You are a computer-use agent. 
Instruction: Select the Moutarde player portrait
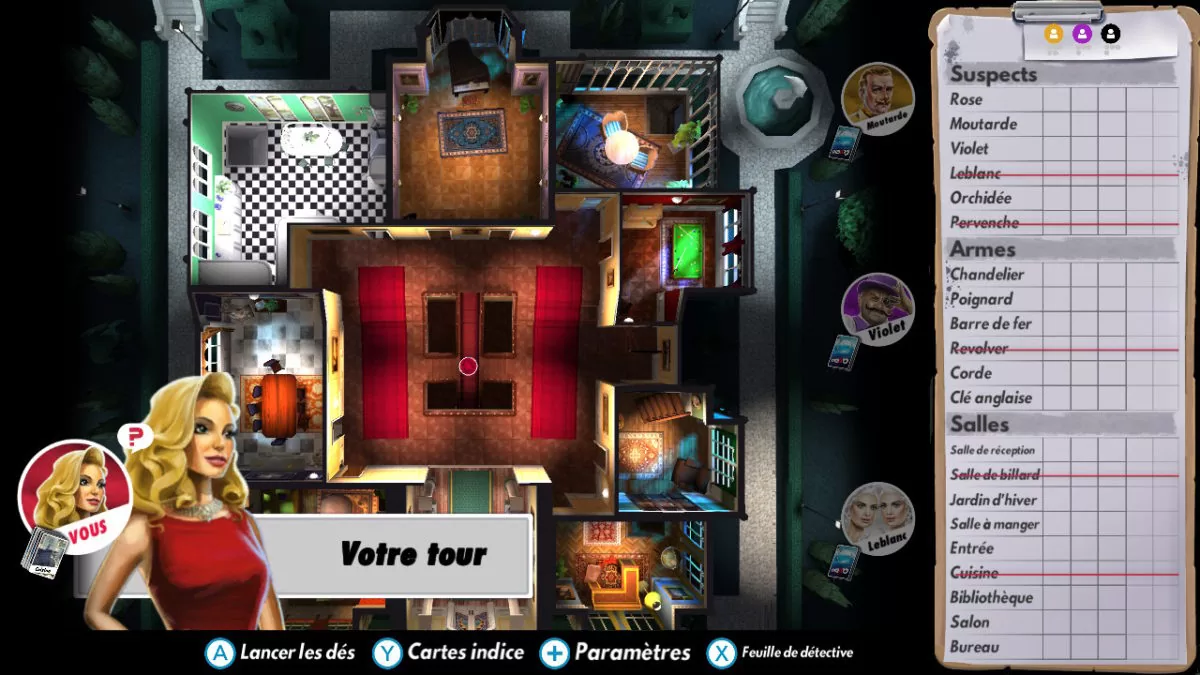(x=877, y=97)
